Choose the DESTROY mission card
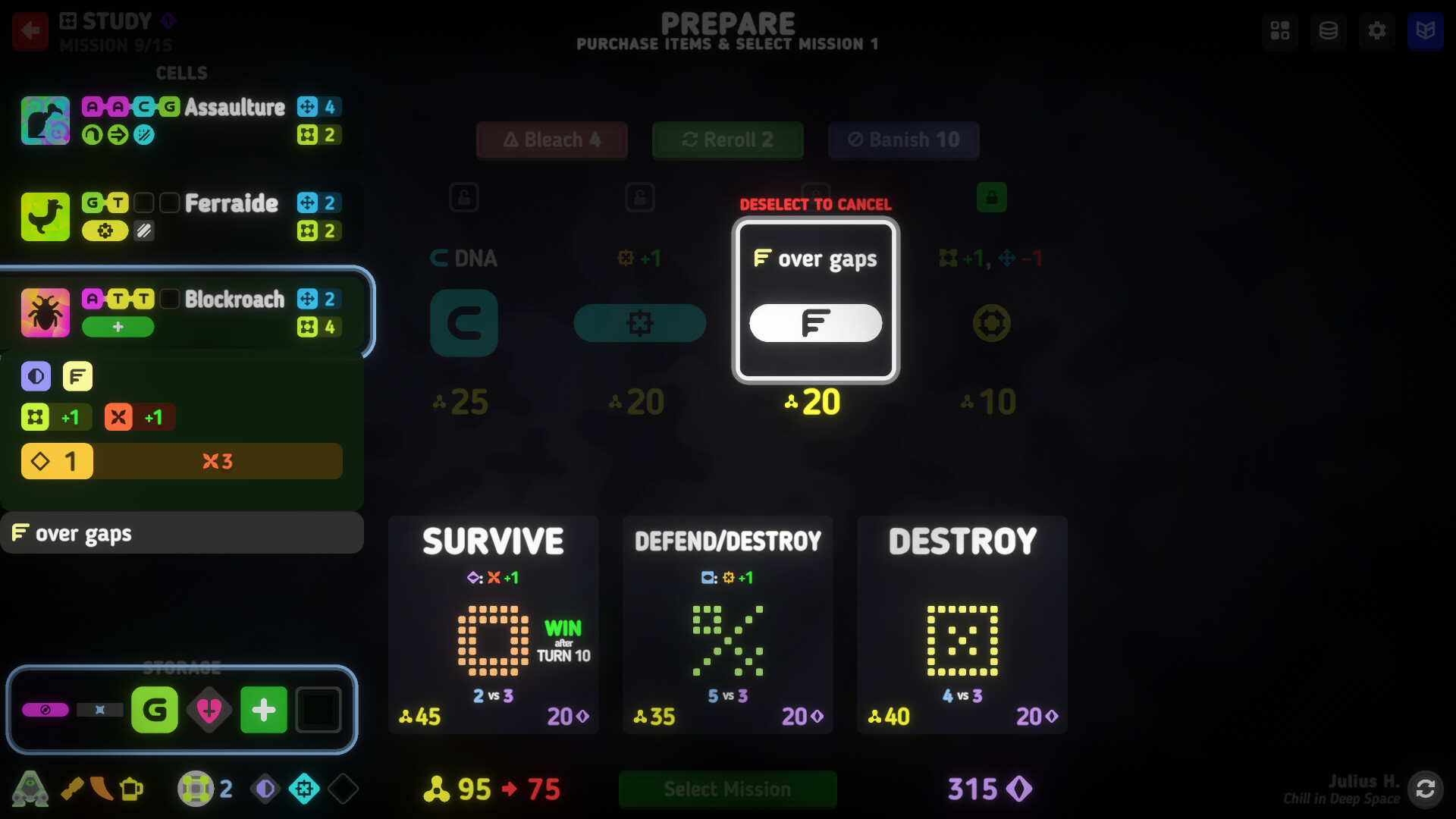Viewport: 1456px width, 819px height. pos(962,625)
